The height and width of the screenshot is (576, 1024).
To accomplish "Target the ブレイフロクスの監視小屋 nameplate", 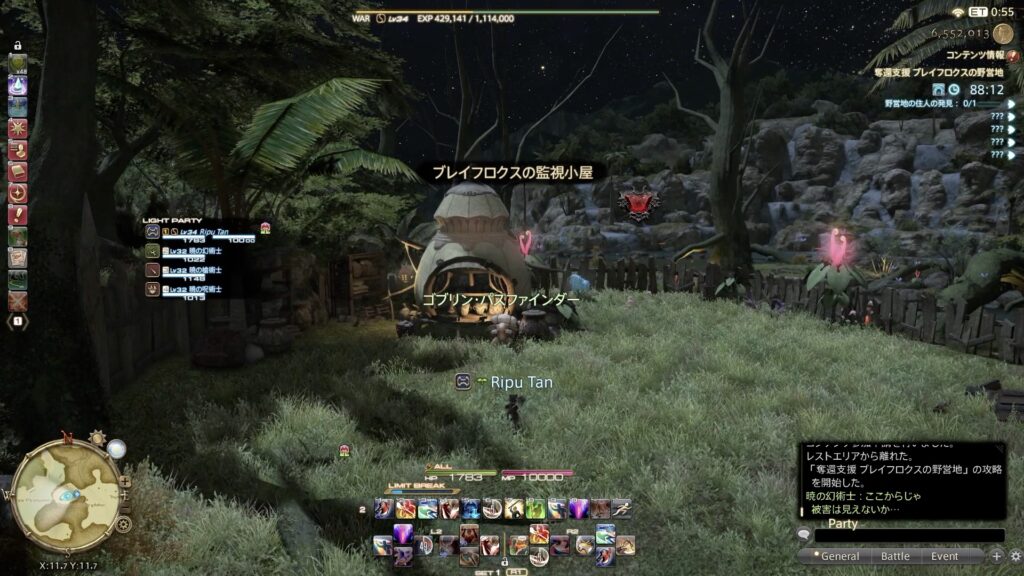I will (512, 173).
